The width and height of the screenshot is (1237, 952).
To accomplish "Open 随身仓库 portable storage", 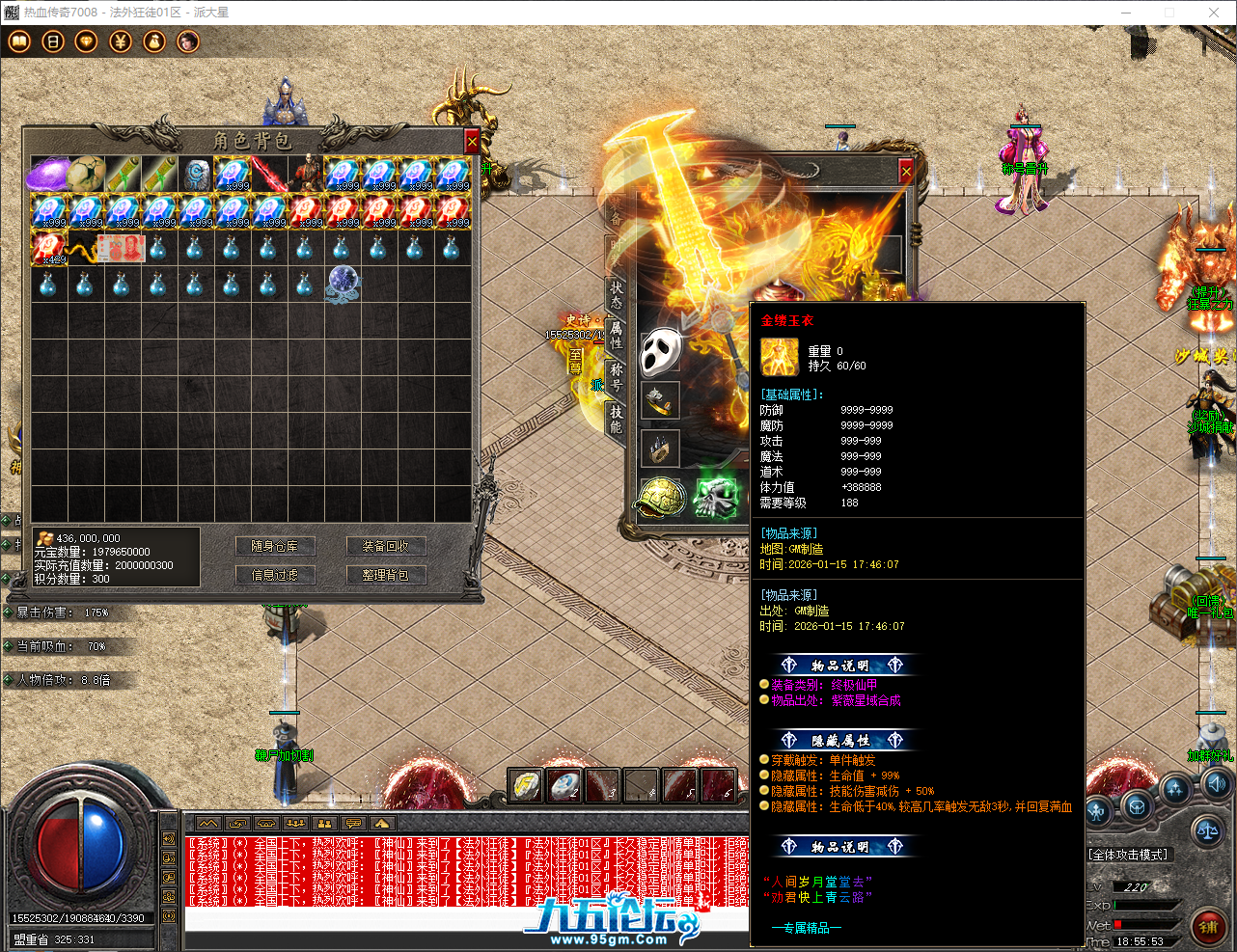I will (x=275, y=546).
